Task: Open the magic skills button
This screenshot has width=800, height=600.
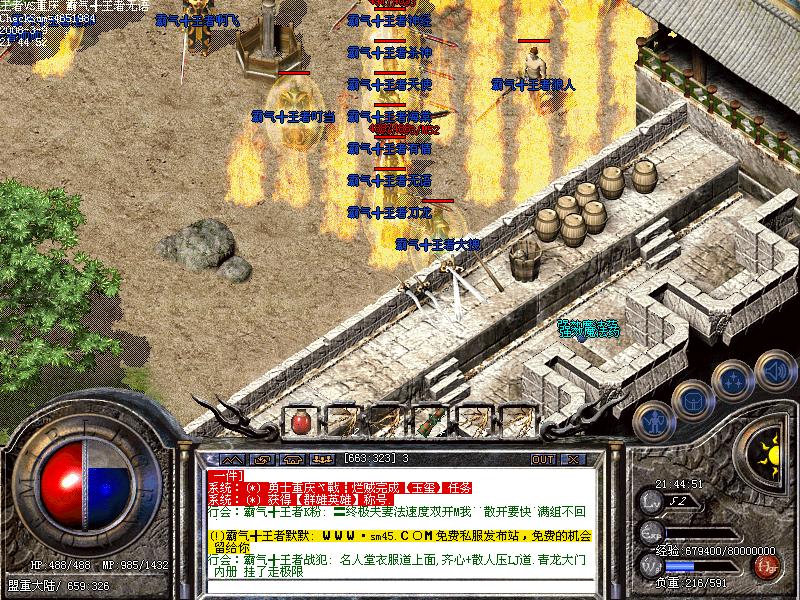Action: point(733,380)
